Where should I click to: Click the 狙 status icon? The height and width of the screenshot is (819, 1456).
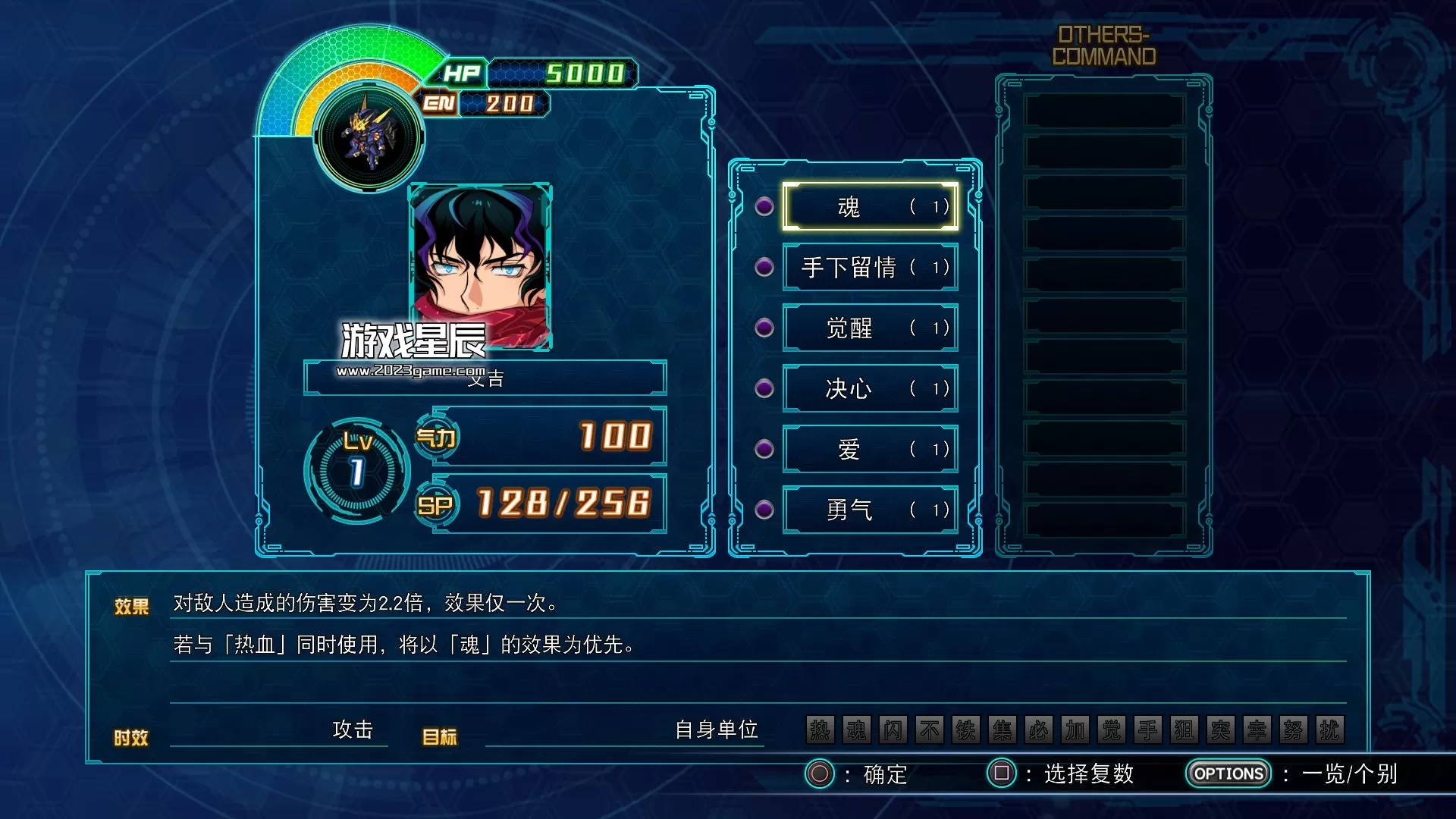pyautogui.click(x=1184, y=730)
